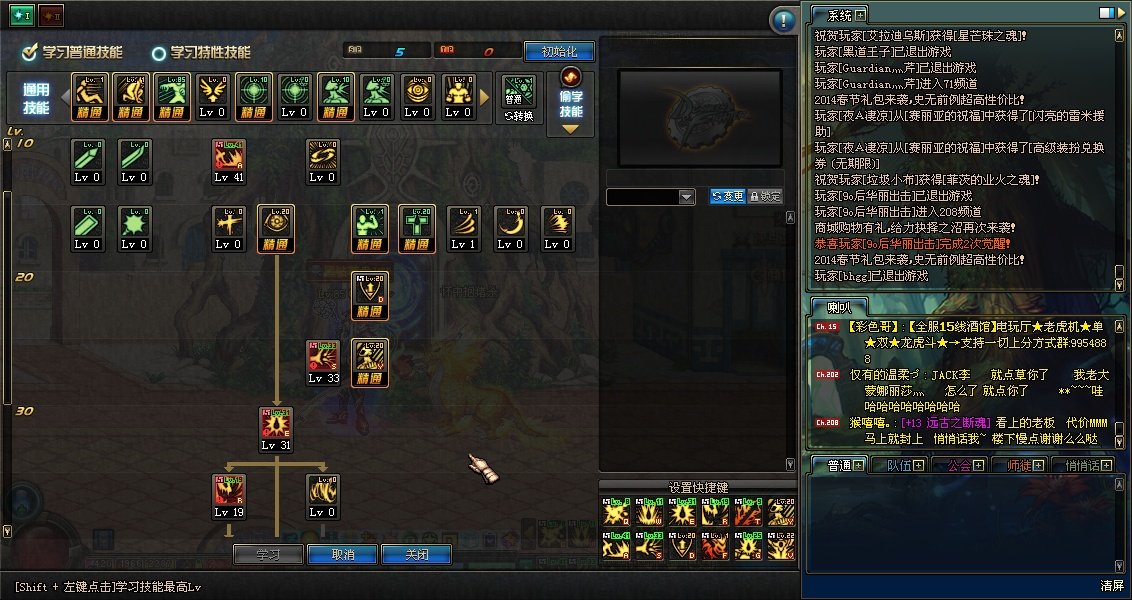Reset skills with the 初始化 button
The width and height of the screenshot is (1132, 600).
pos(559,51)
